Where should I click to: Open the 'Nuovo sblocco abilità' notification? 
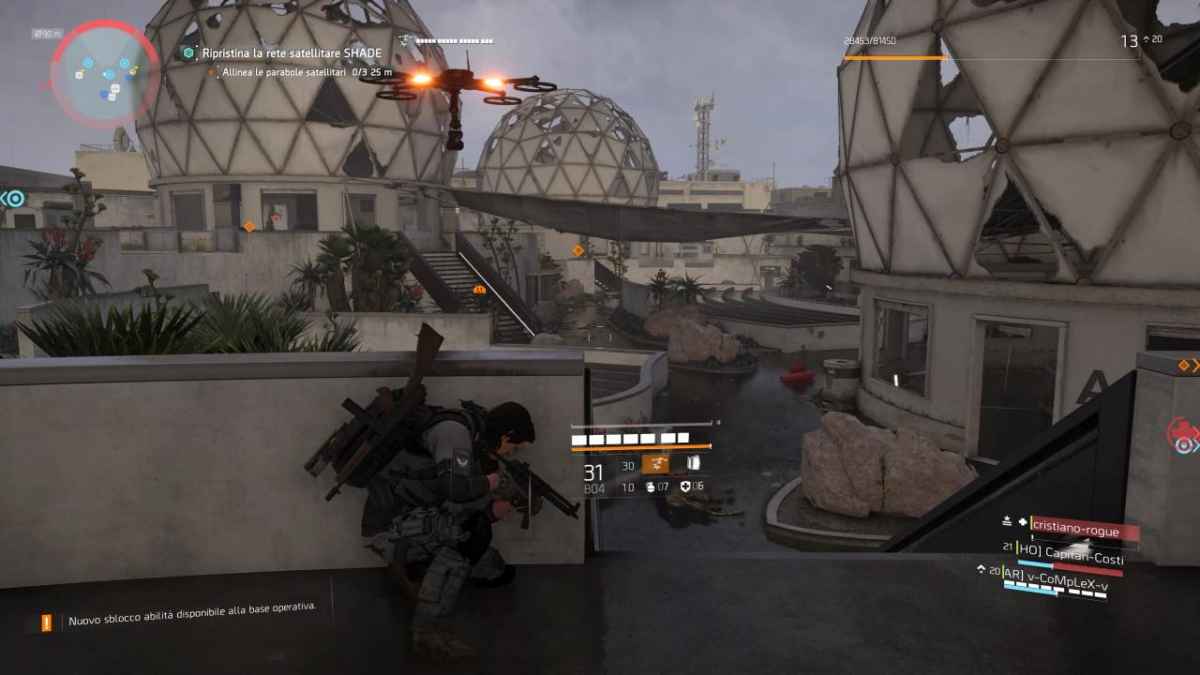tap(190, 621)
